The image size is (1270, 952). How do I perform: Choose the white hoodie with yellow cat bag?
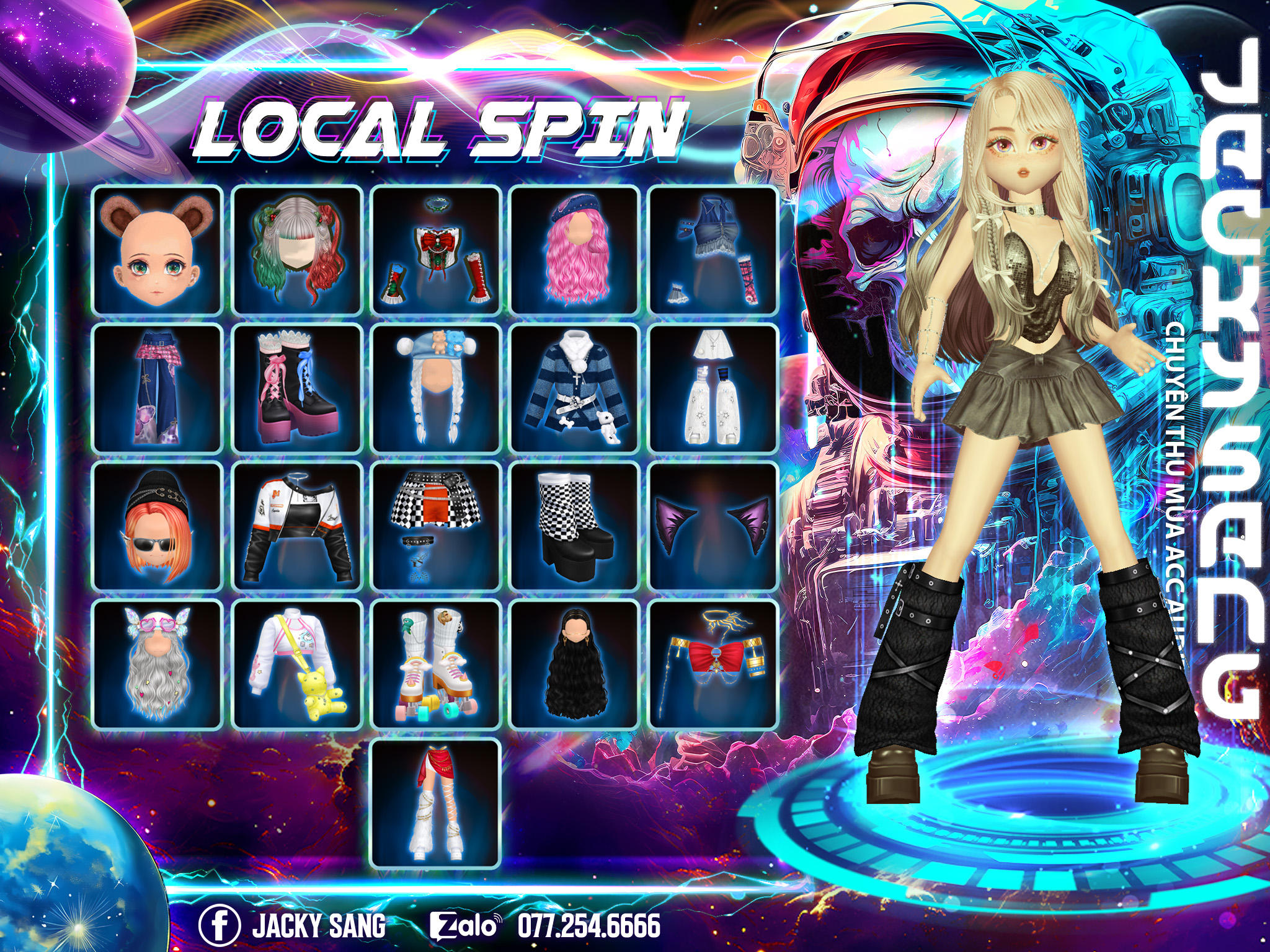[296, 664]
